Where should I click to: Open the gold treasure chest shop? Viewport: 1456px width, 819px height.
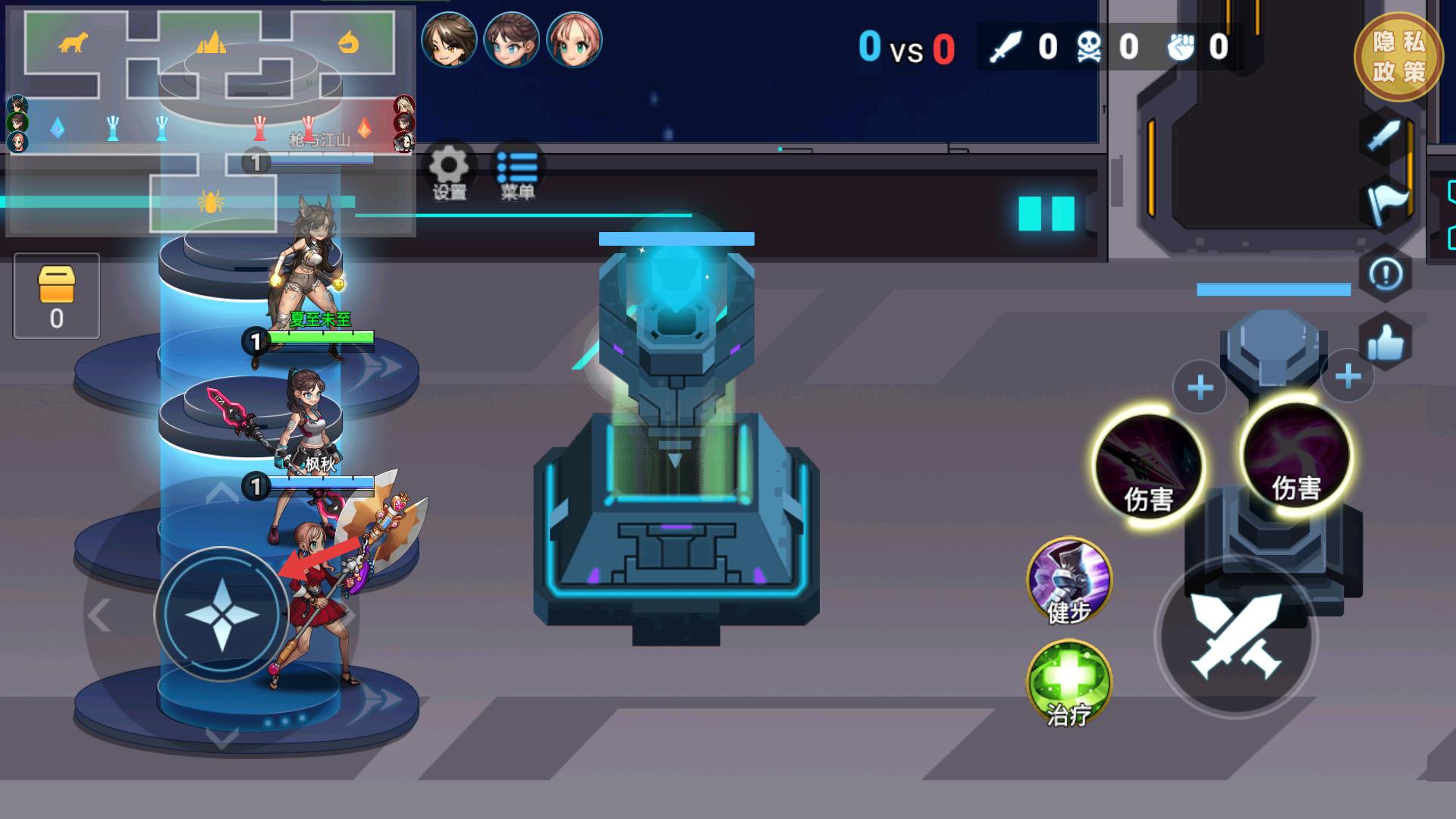click(57, 295)
